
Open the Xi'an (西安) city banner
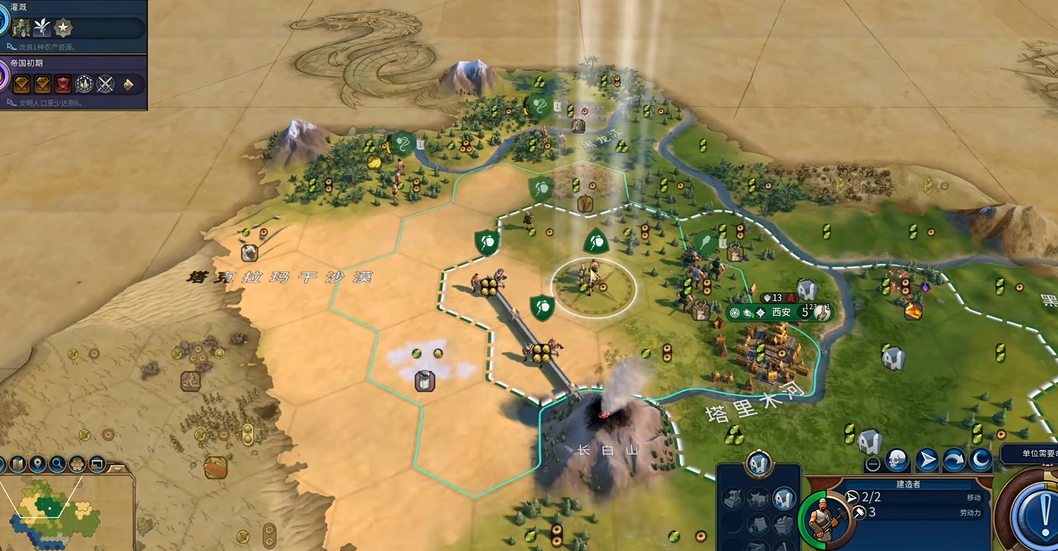point(781,312)
